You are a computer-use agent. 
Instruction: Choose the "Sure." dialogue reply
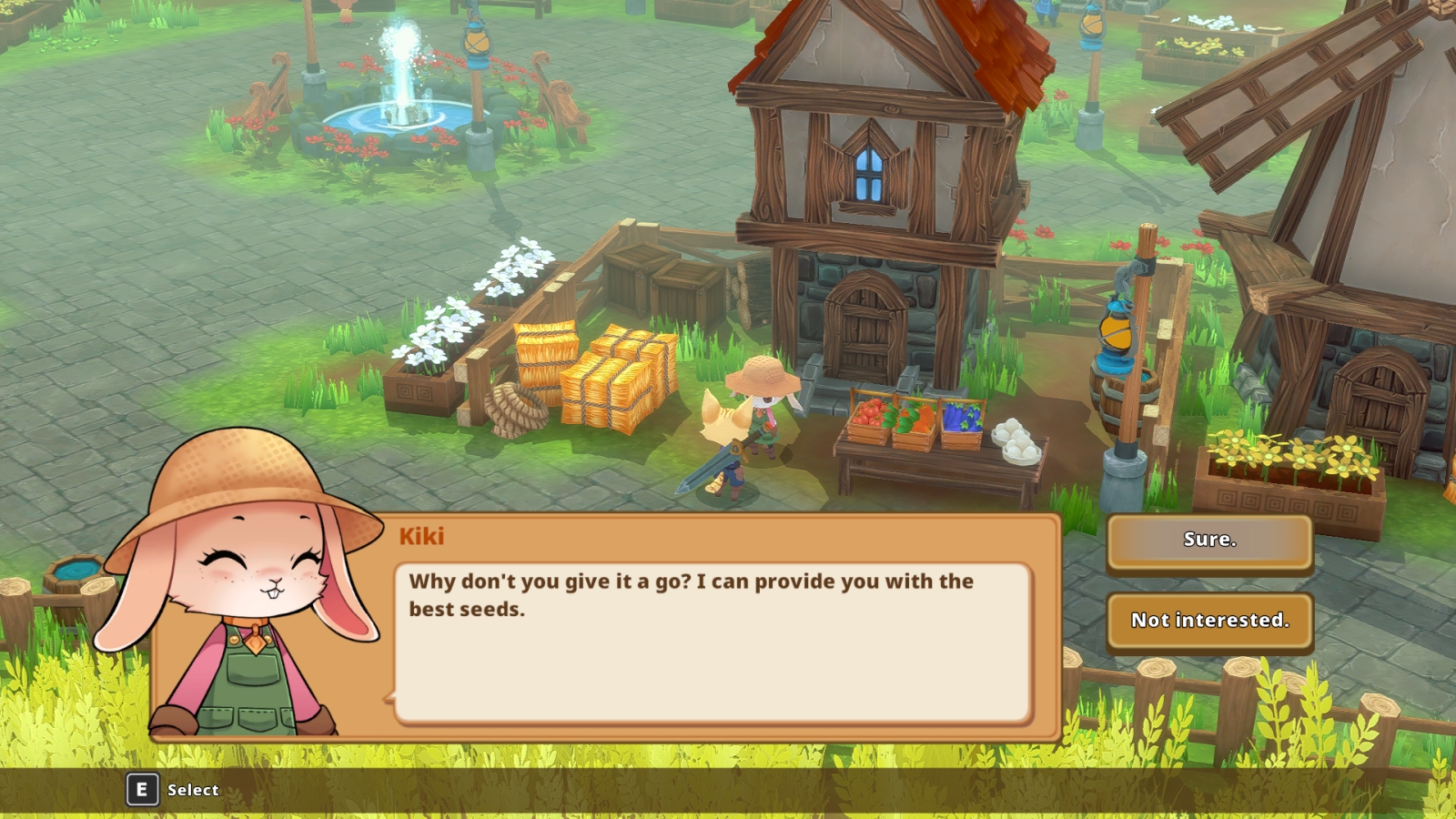point(1209,541)
